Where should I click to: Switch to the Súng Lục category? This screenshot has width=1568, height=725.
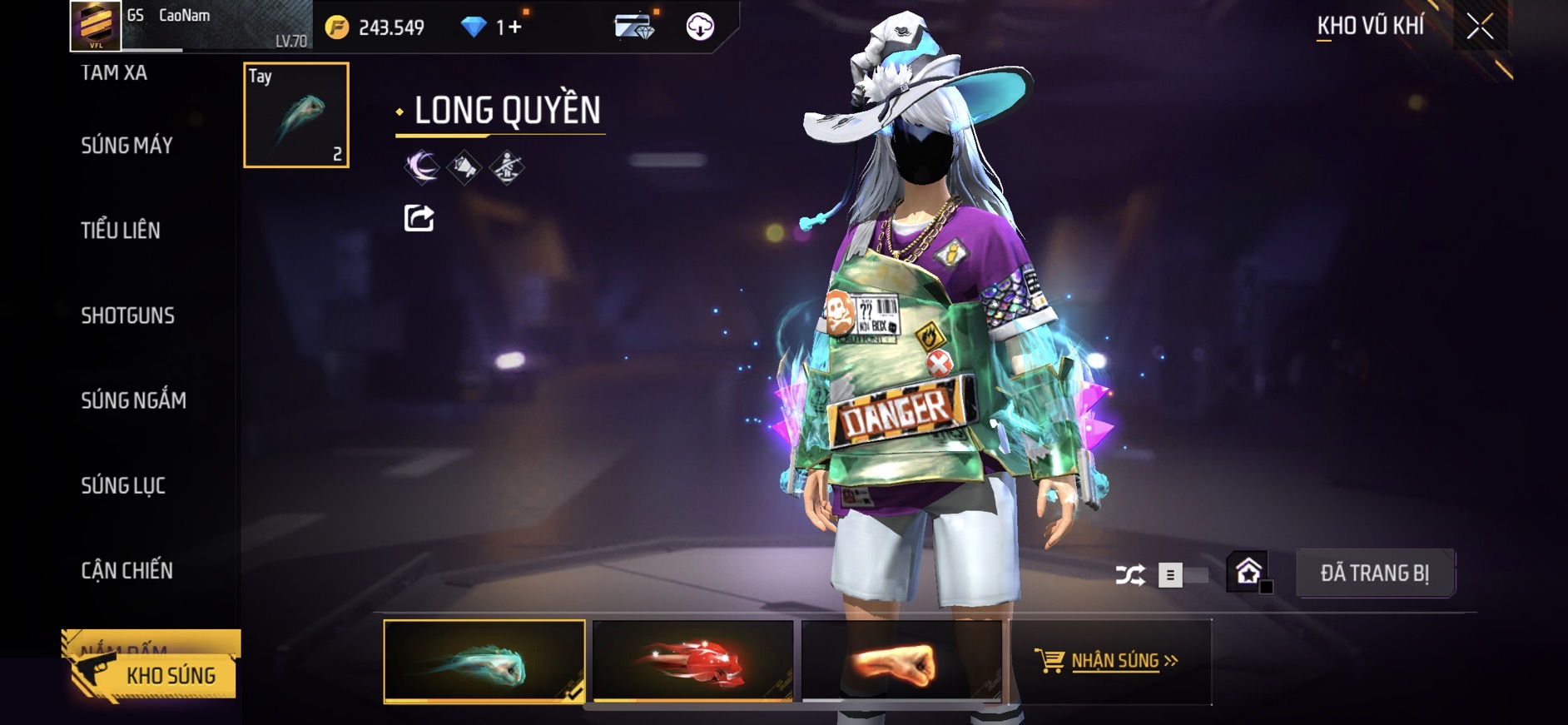coord(123,485)
